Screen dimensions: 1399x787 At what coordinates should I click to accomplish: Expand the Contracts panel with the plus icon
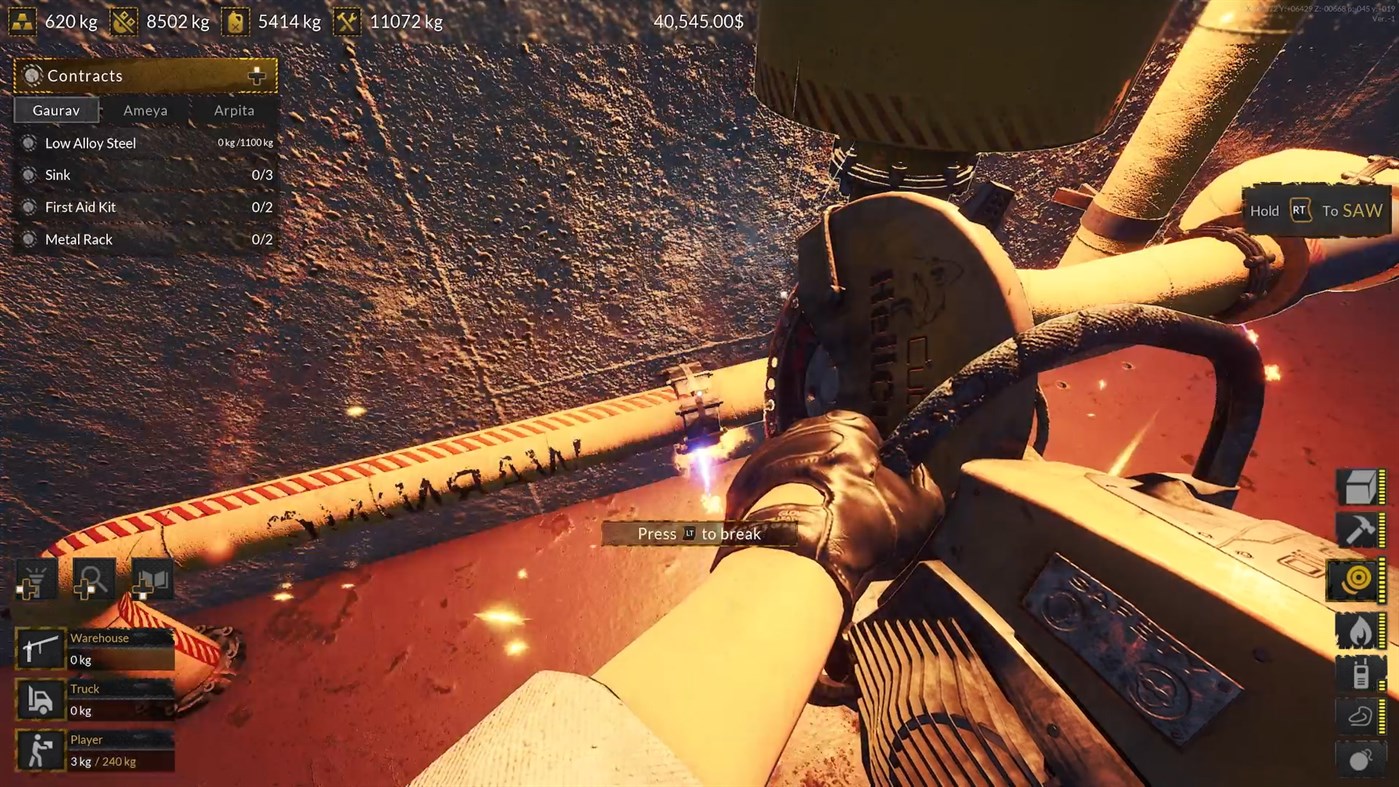coord(257,76)
